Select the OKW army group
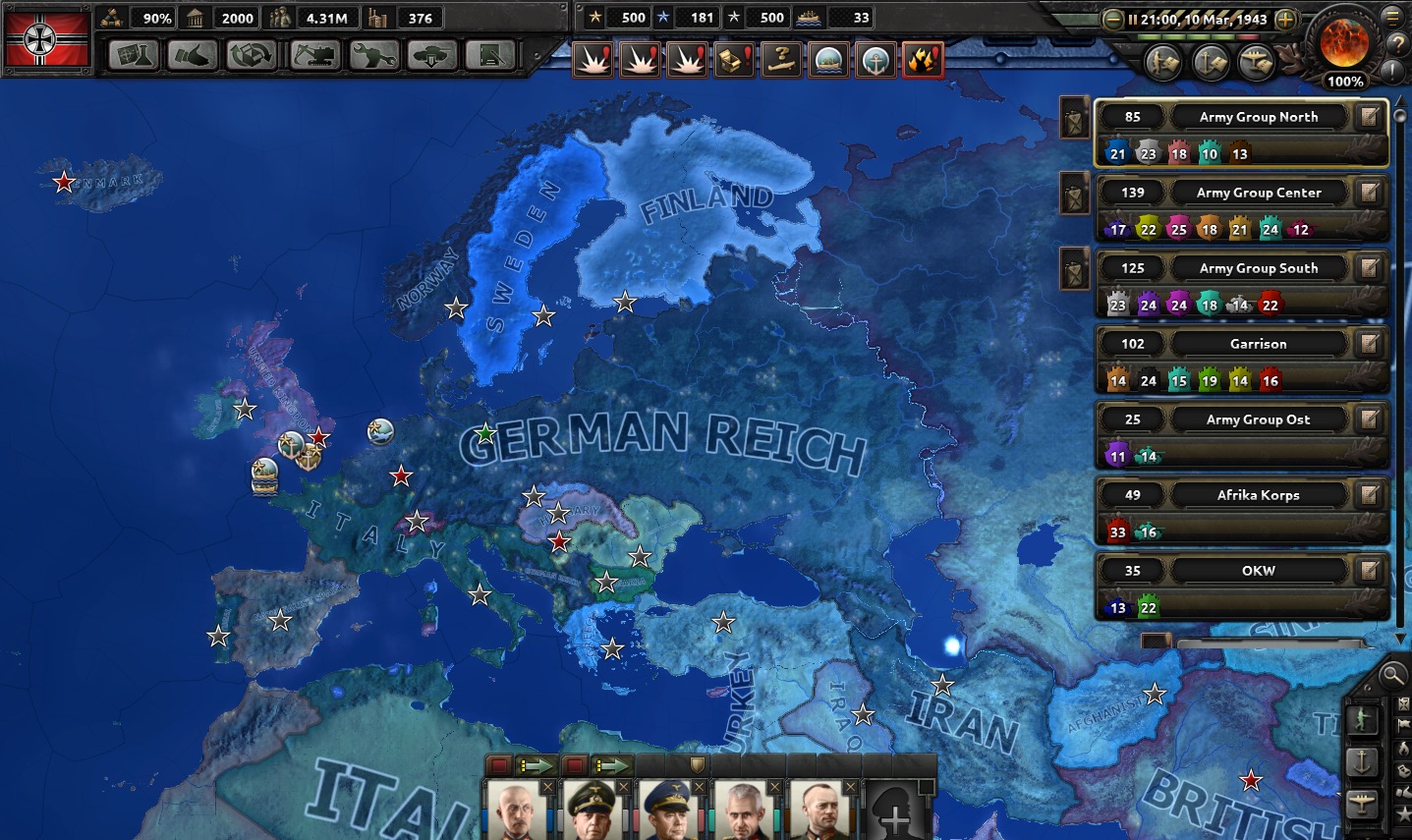The height and width of the screenshot is (840, 1412). [1258, 571]
